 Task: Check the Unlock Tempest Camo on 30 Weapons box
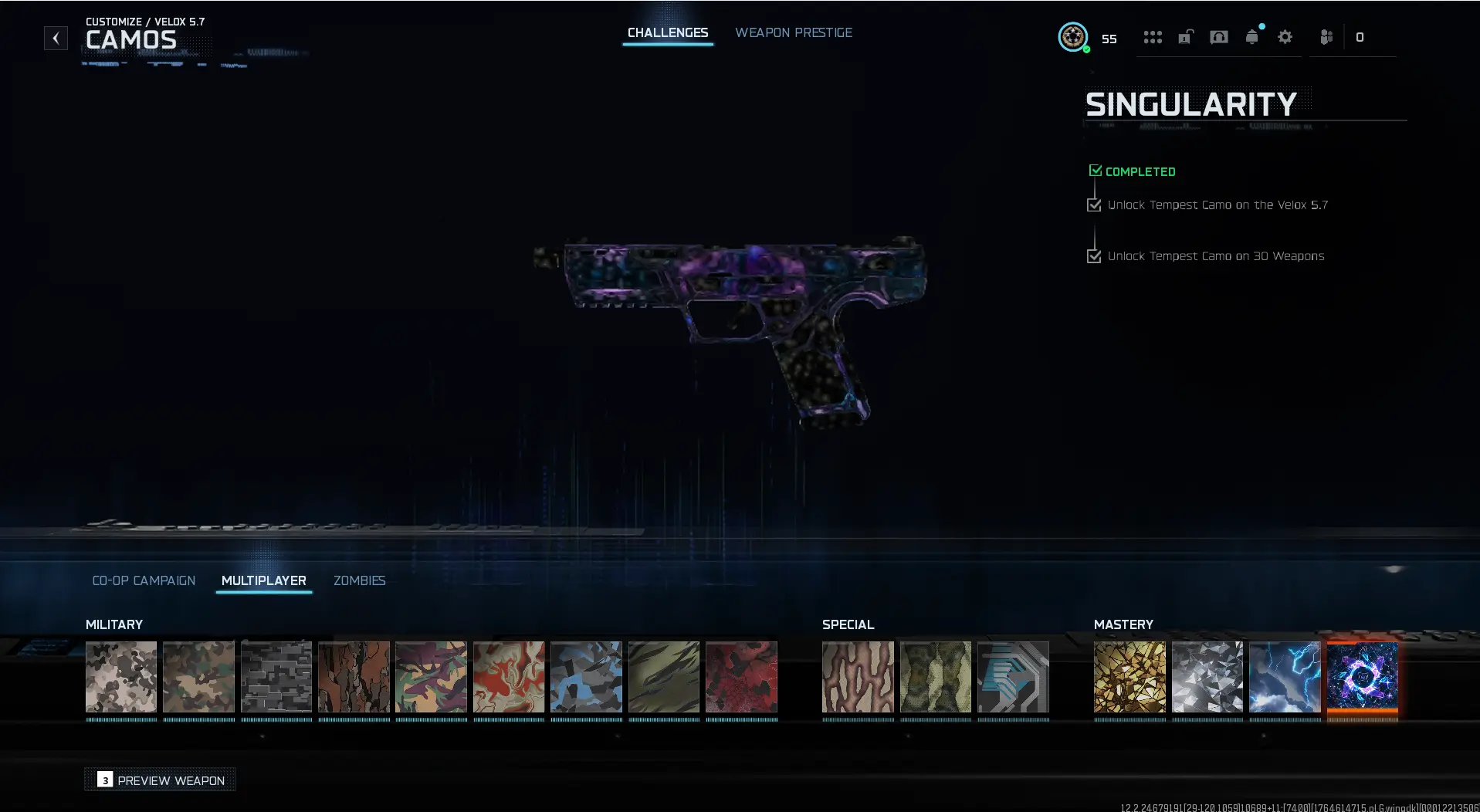click(x=1093, y=255)
